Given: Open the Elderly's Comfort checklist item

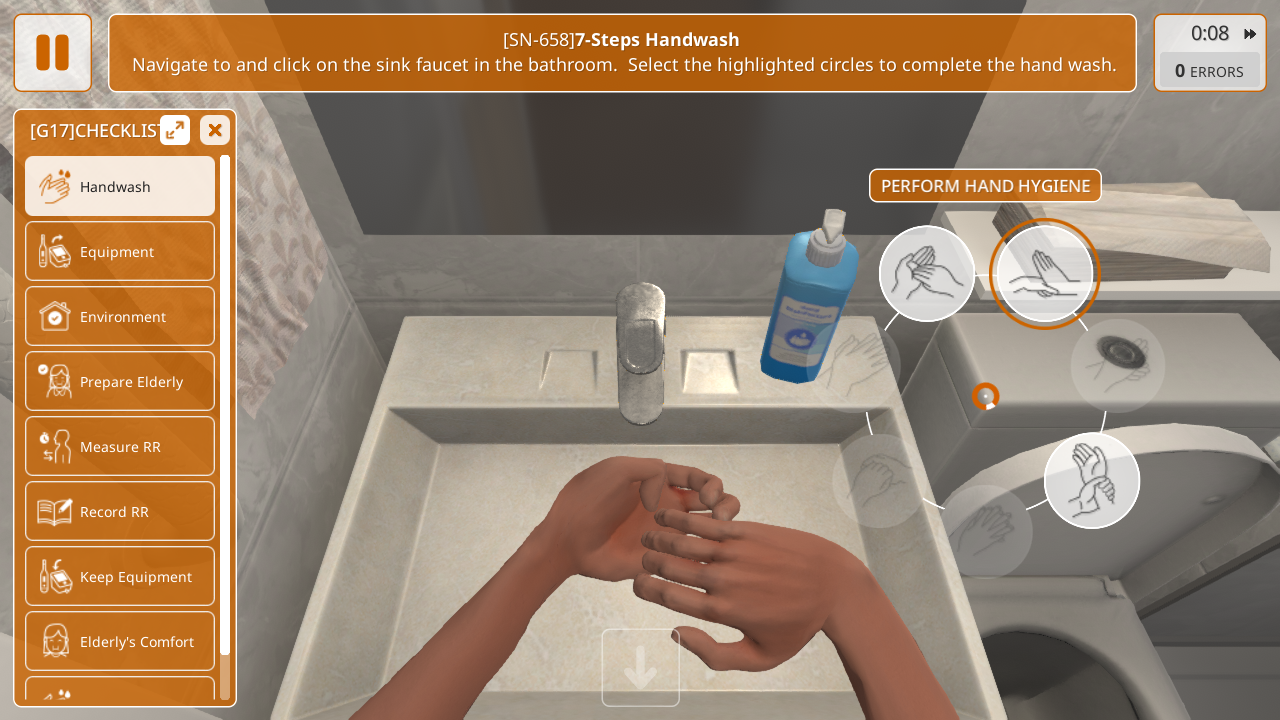Looking at the screenshot, I should pyautogui.click(x=120, y=641).
